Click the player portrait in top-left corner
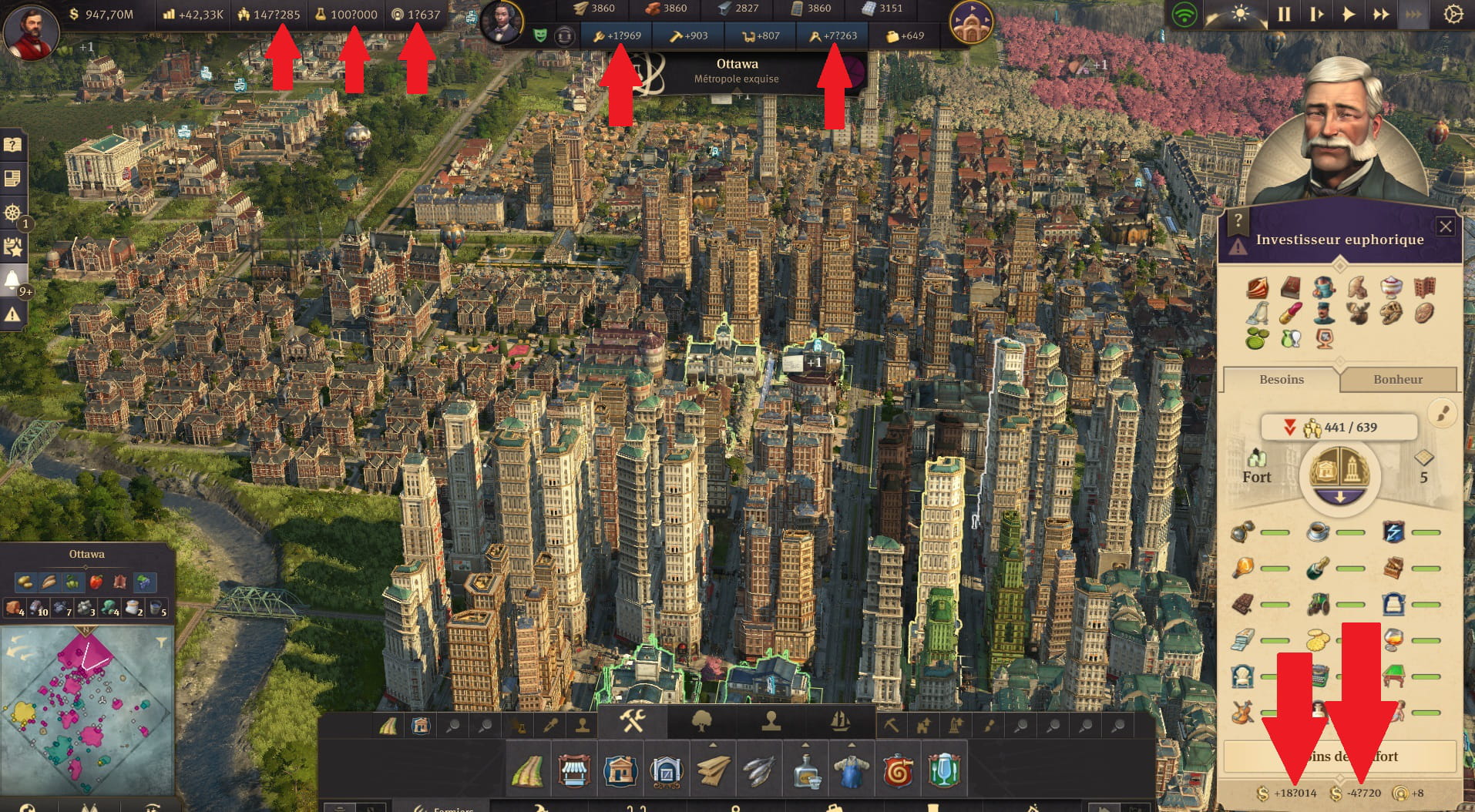Screen dimensions: 1475x812 point(31,32)
